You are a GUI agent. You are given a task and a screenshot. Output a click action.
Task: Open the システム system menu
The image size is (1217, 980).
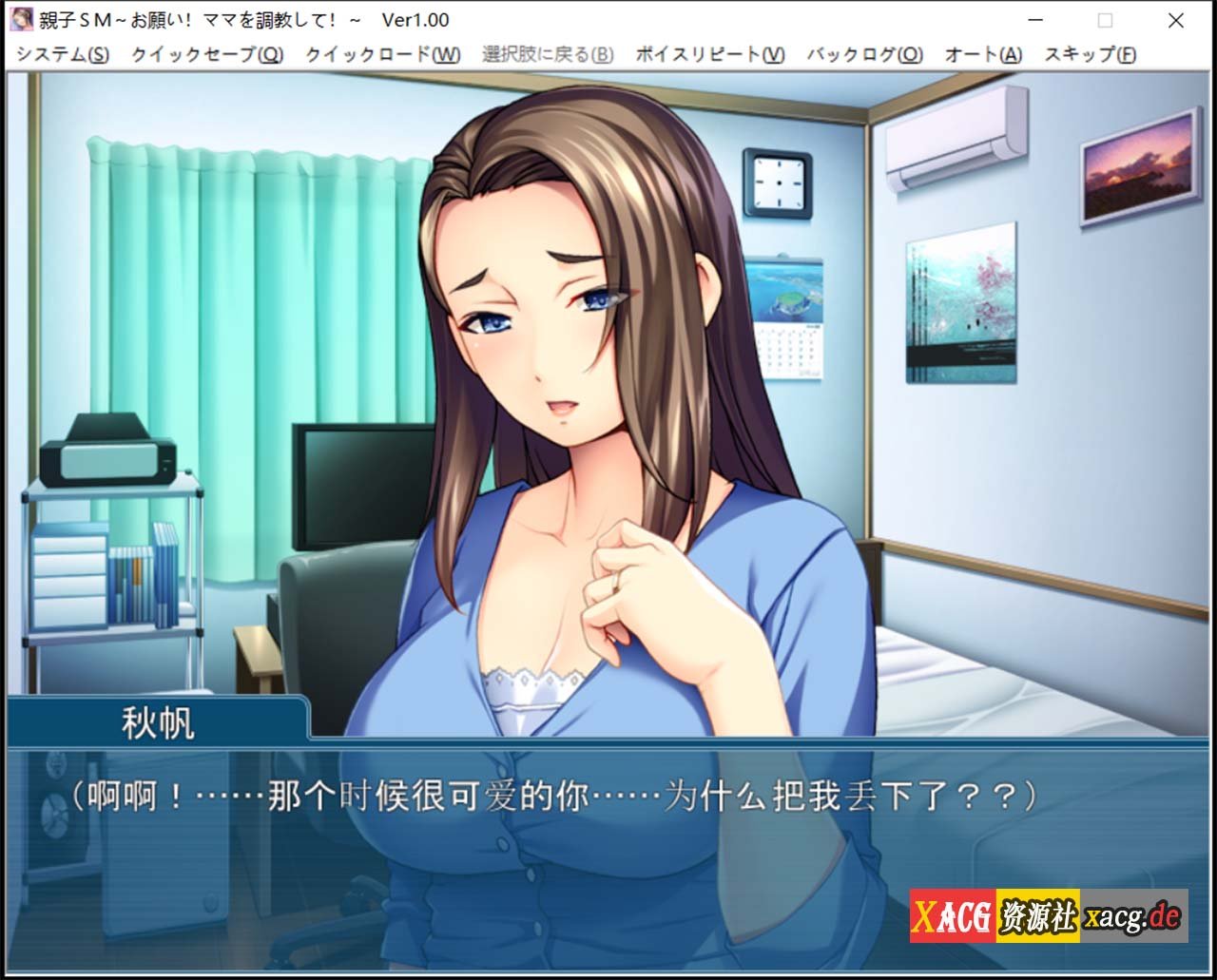pyautogui.click(x=62, y=55)
